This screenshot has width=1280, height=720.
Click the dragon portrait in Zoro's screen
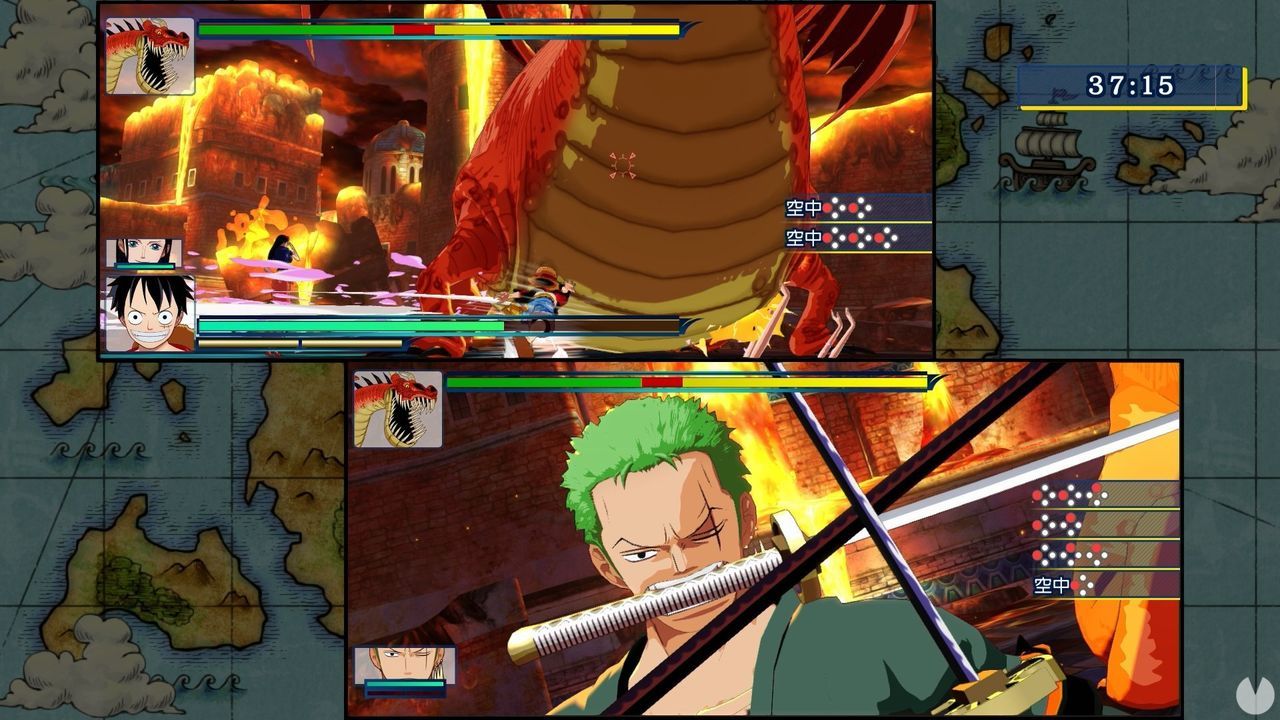click(x=397, y=409)
